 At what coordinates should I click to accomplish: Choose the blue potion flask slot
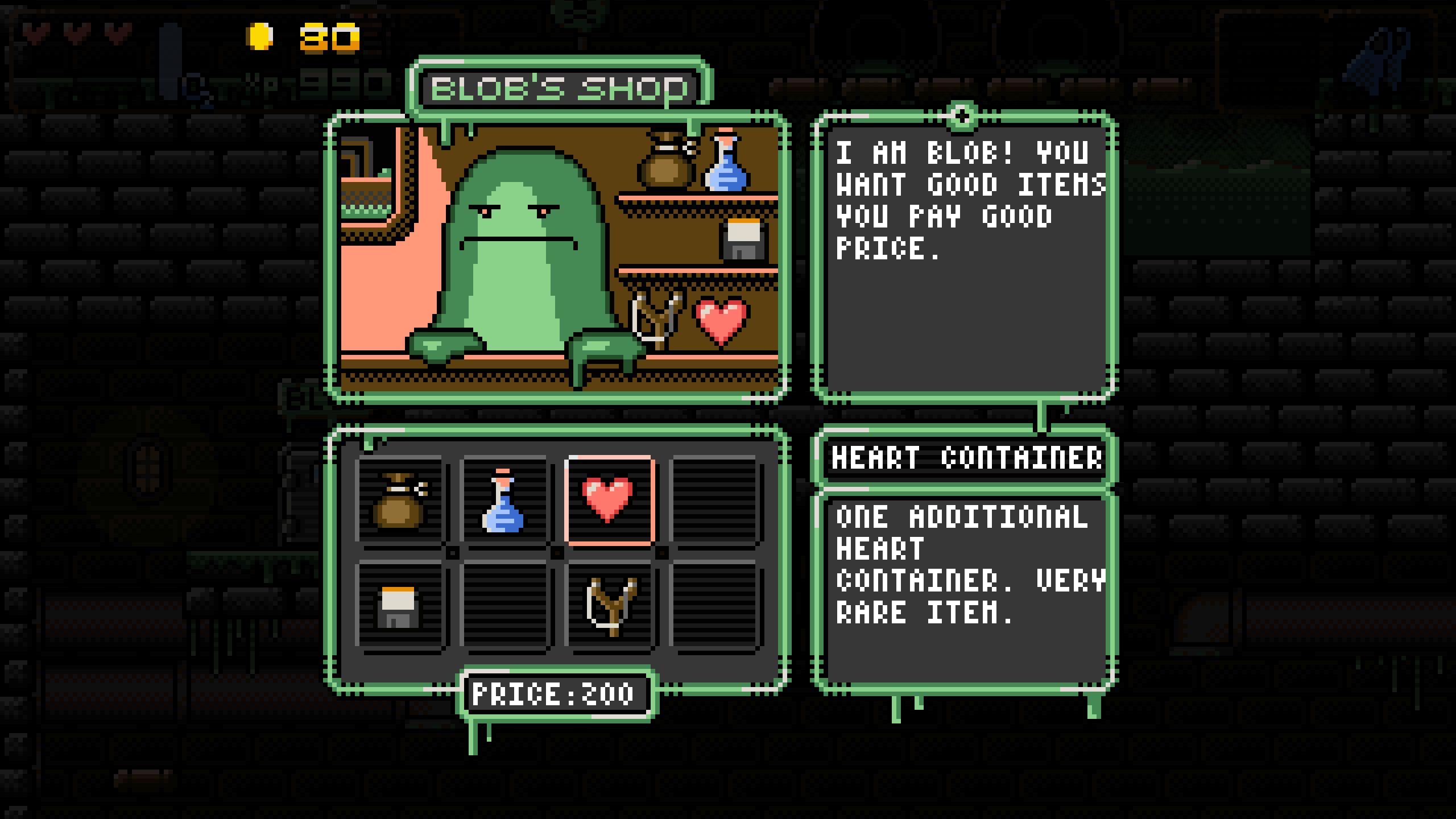[x=504, y=500]
